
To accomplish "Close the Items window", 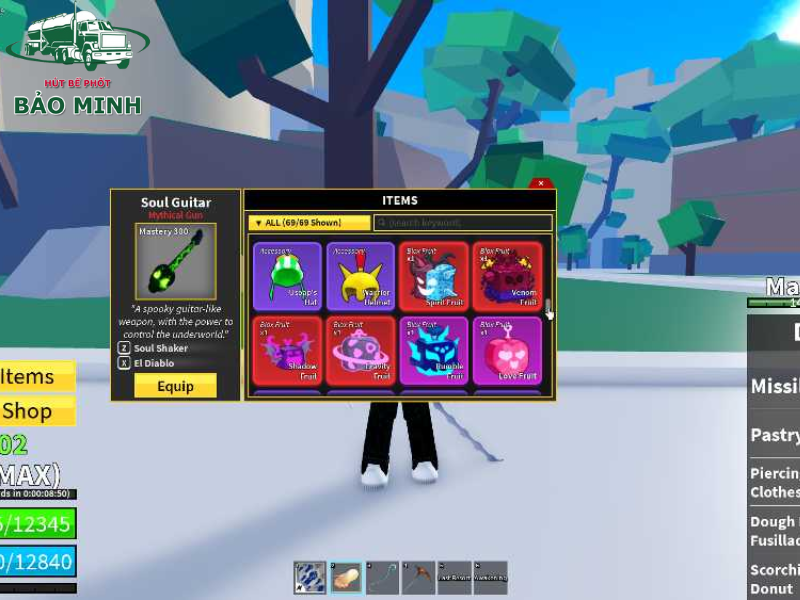I will [540, 184].
